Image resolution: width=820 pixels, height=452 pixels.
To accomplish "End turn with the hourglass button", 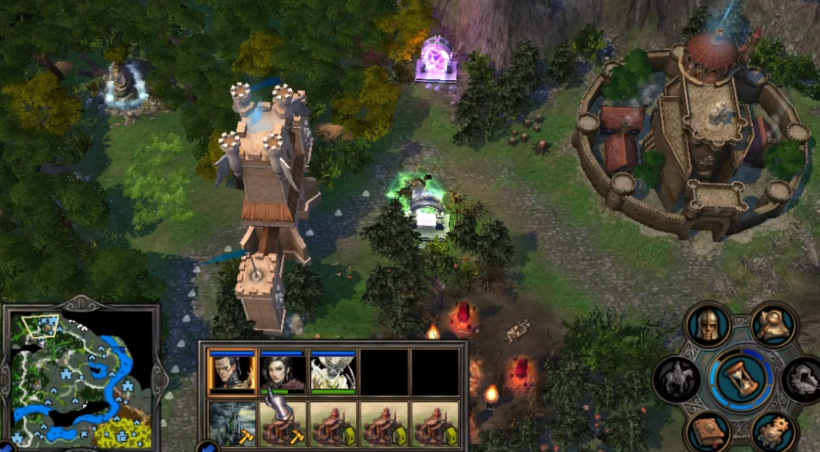I will [x=741, y=380].
